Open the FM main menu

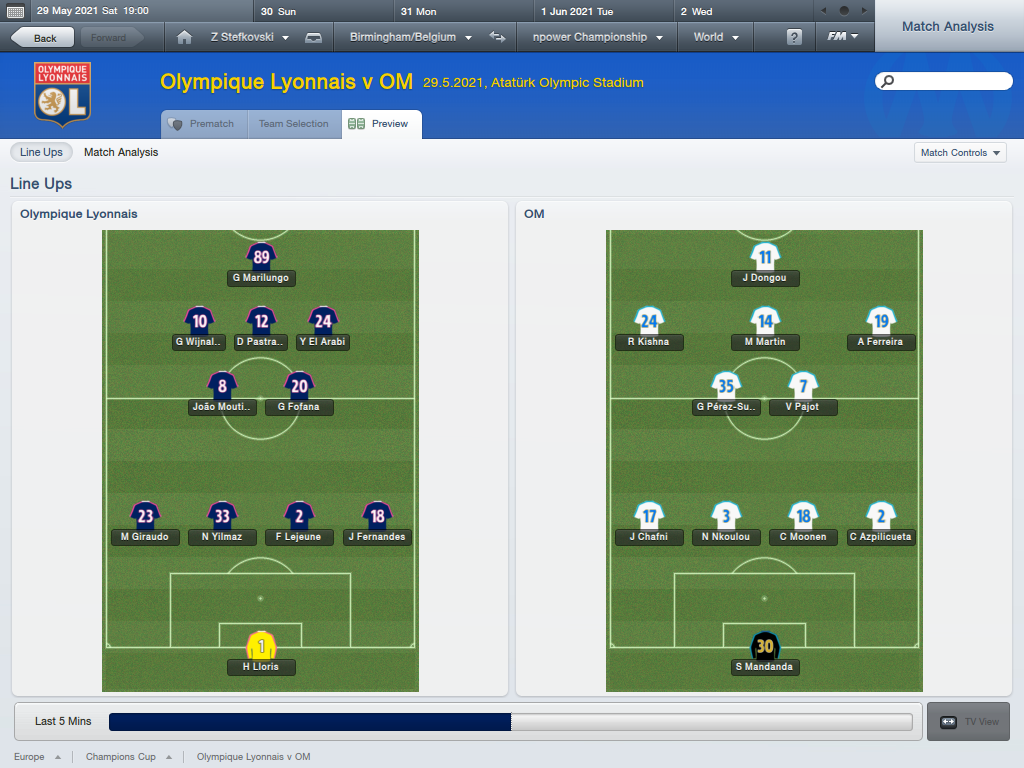[843, 37]
